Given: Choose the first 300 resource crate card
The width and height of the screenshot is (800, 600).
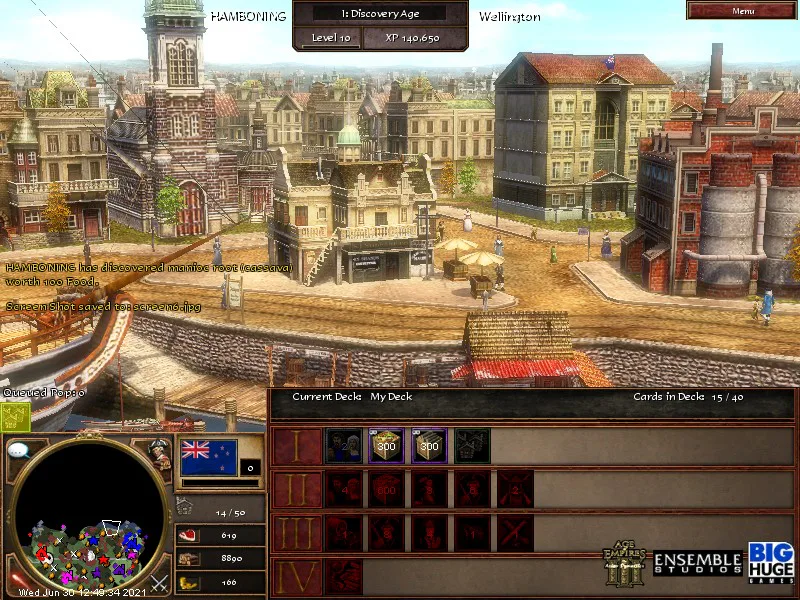Looking at the screenshot, I should [x=386, y=445].
